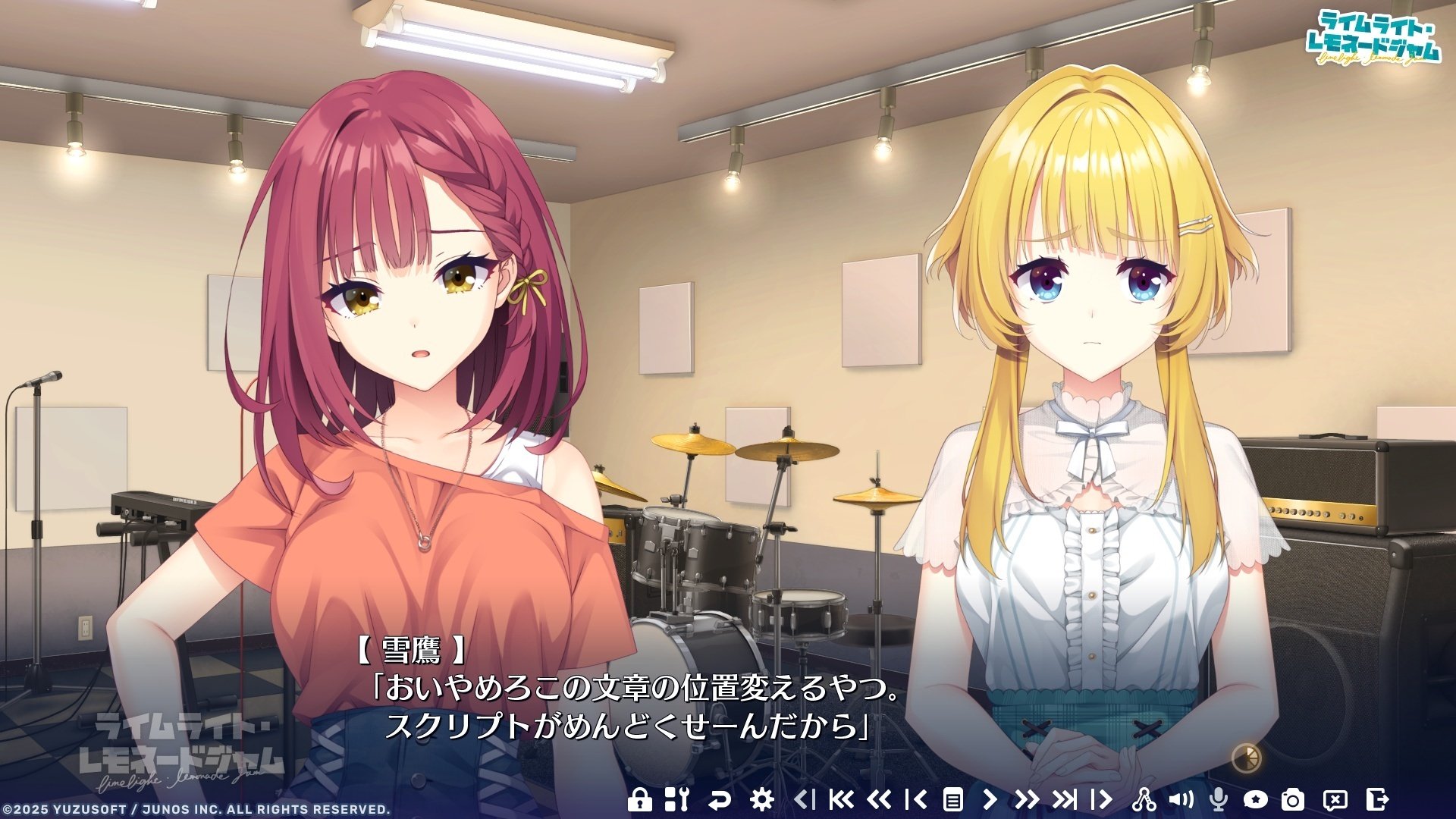Viewport: 1456px width, 819px height.
Task: Click the padlock icon to lock the message window
Action: (640, 799)
